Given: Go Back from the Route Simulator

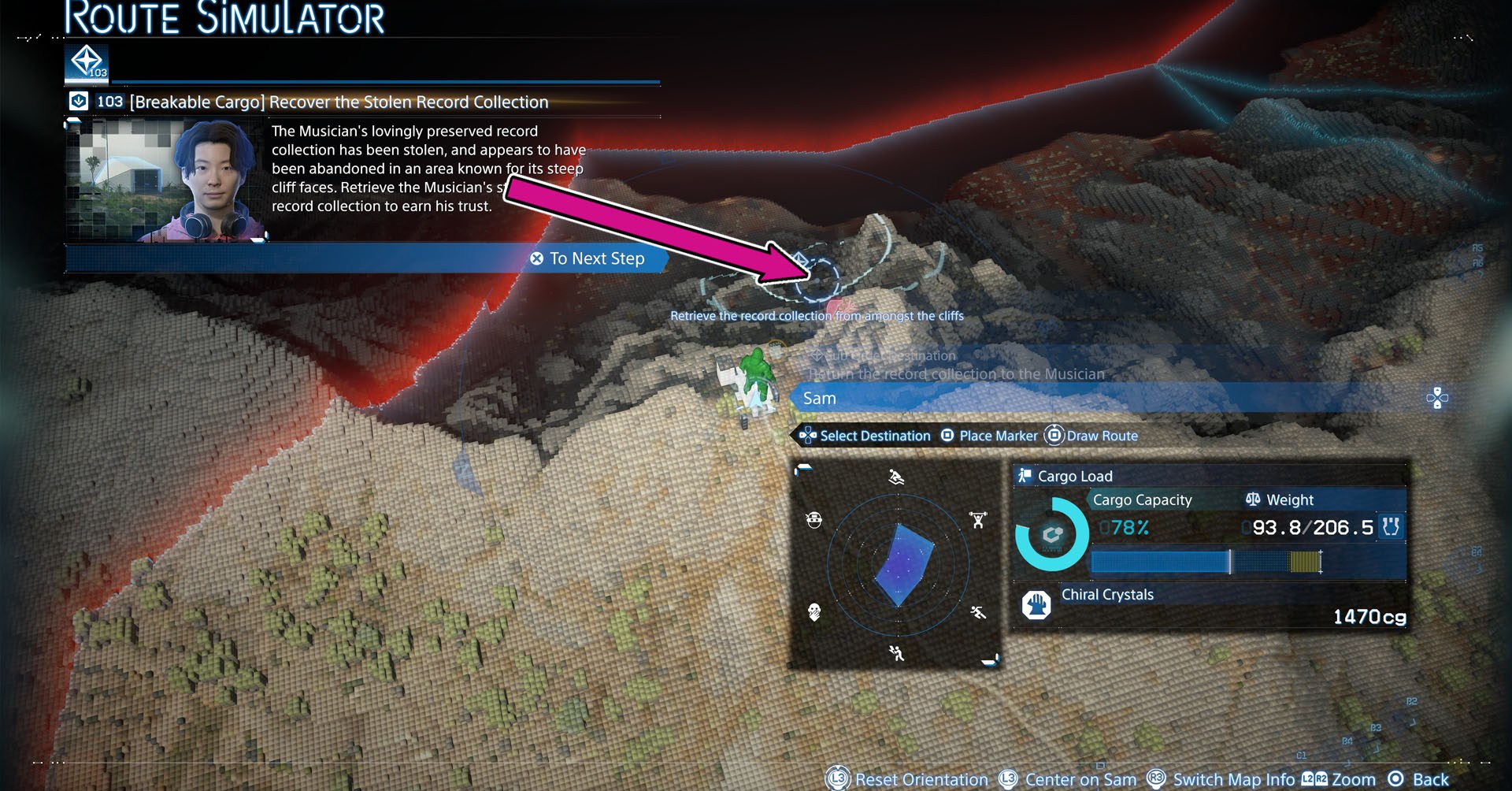Looking at the screenshot, I should (1419, 779).
